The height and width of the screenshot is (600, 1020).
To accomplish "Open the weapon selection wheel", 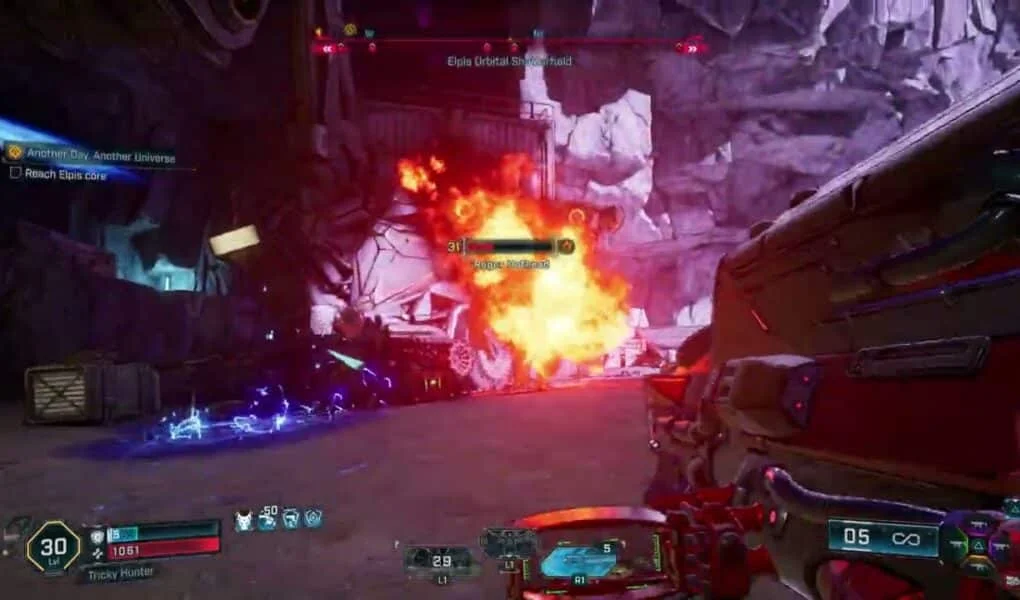I will (974, 545).
